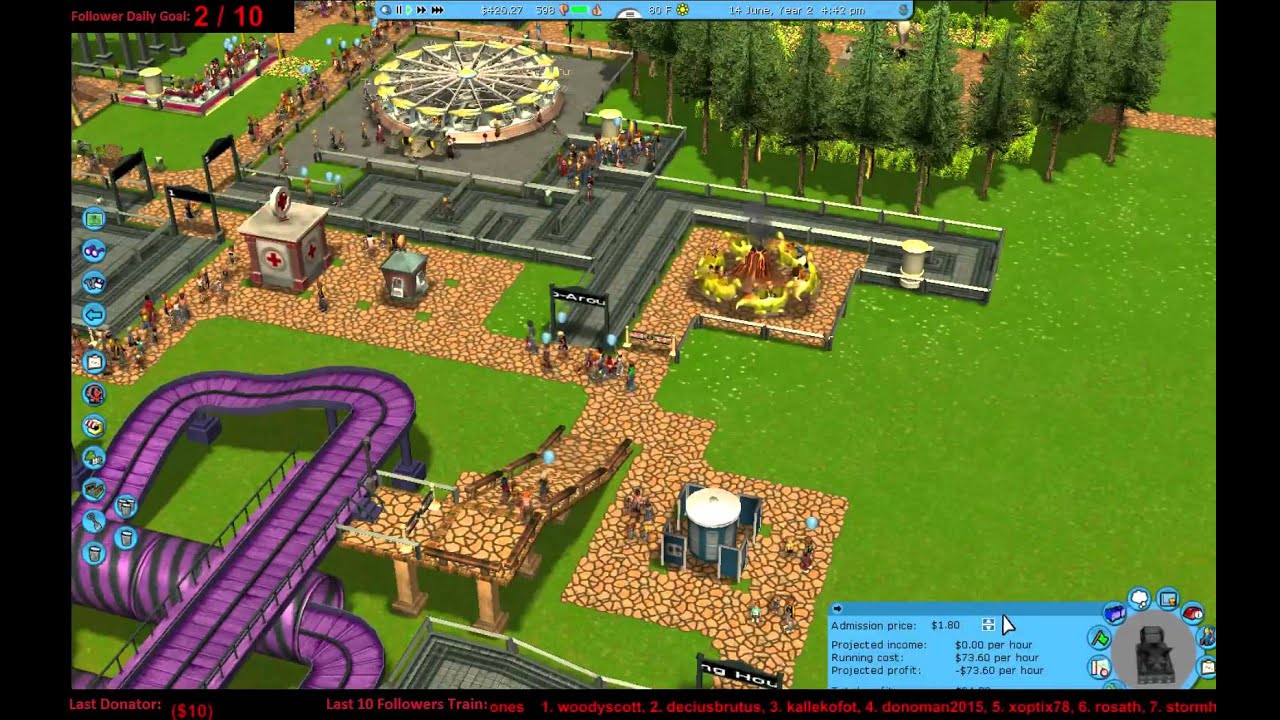Screen dimensions: 1280x720
Task: Expand the admission price panel arrow
Action: point(838,608)
